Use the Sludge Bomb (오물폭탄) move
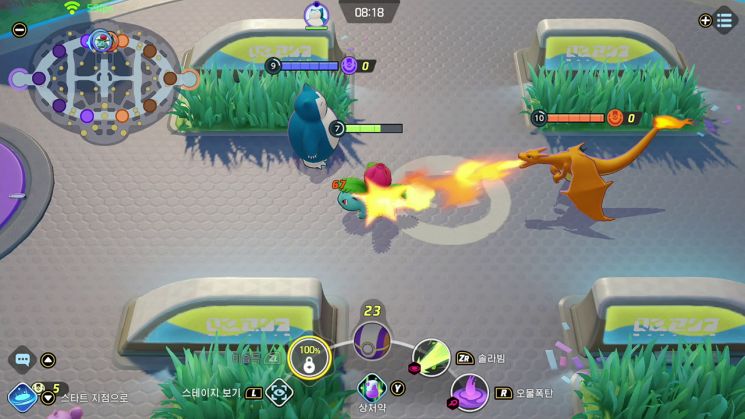Viewport: 745px width, 419px height. pyautogui.click(x=470, y=392)
